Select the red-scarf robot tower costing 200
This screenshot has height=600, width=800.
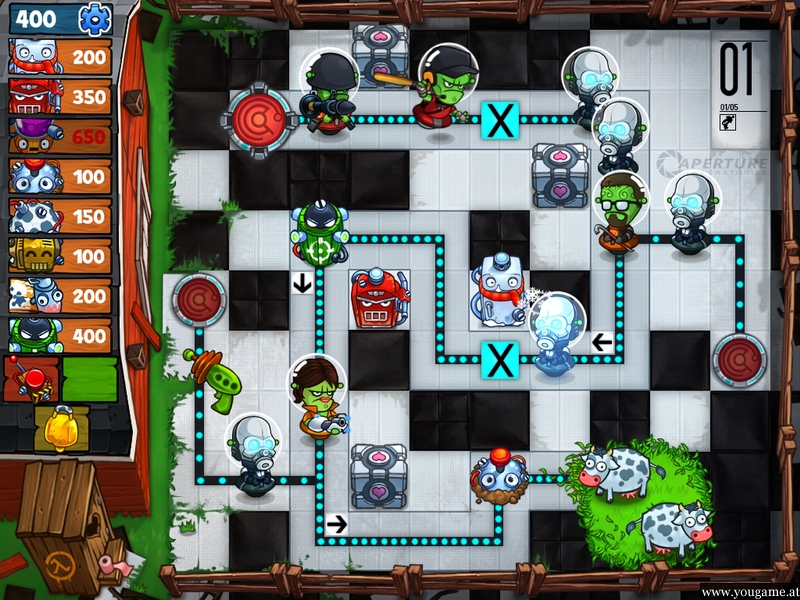click(60, 57)
